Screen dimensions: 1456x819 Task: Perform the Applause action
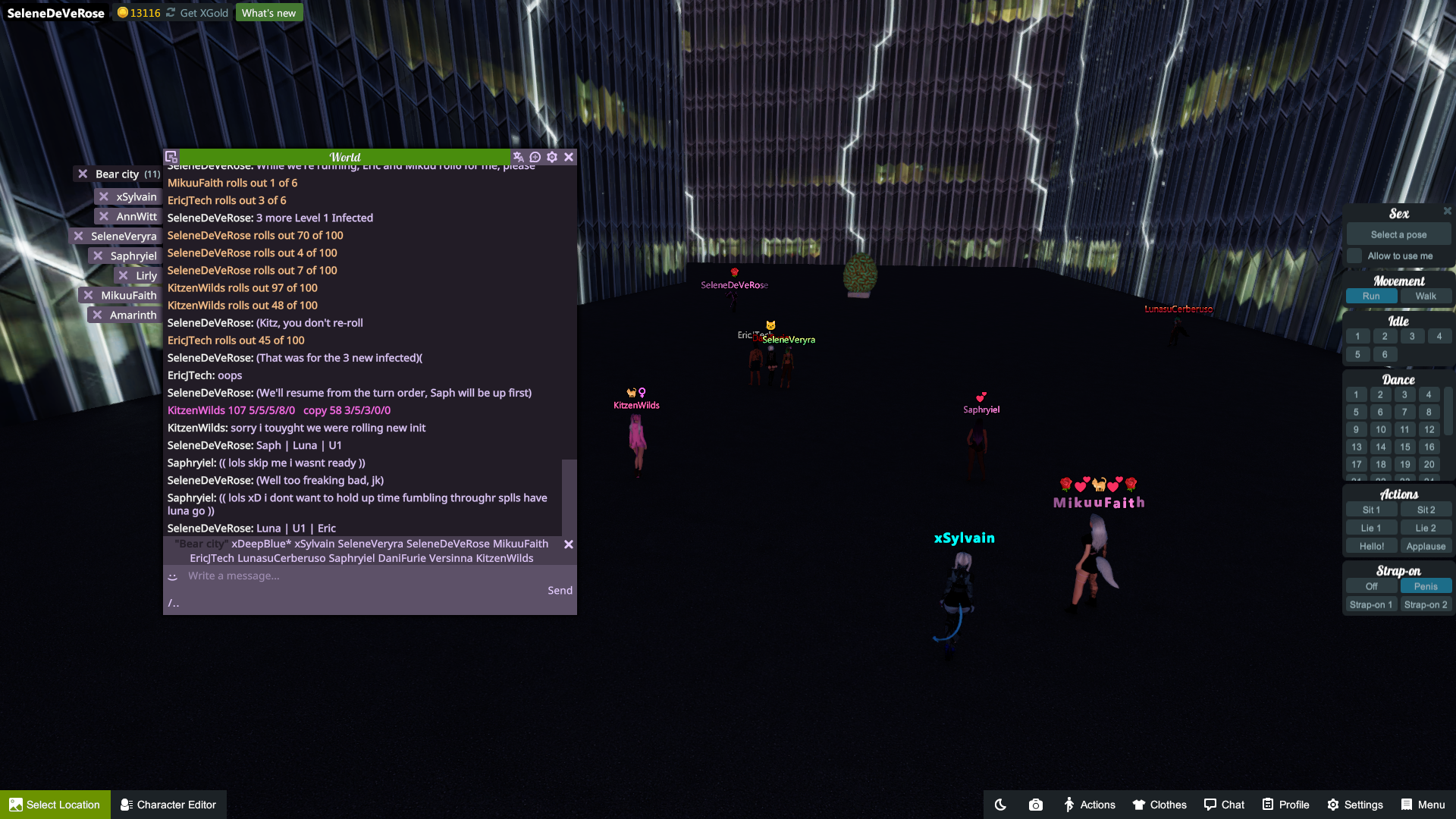pyautogui.click(x=1425, y=547)
